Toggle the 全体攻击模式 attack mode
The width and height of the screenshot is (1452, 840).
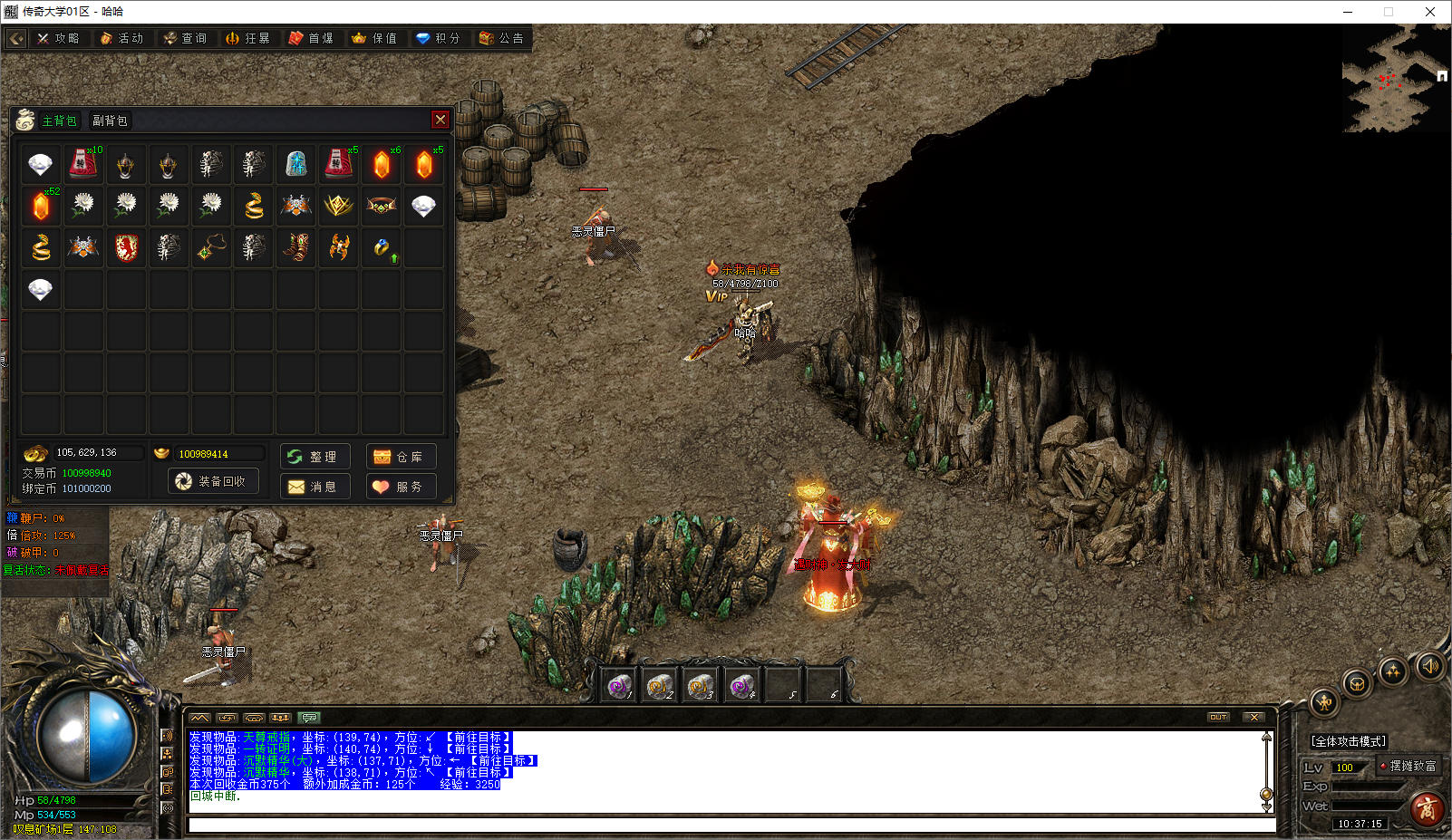coord(1348,741)
